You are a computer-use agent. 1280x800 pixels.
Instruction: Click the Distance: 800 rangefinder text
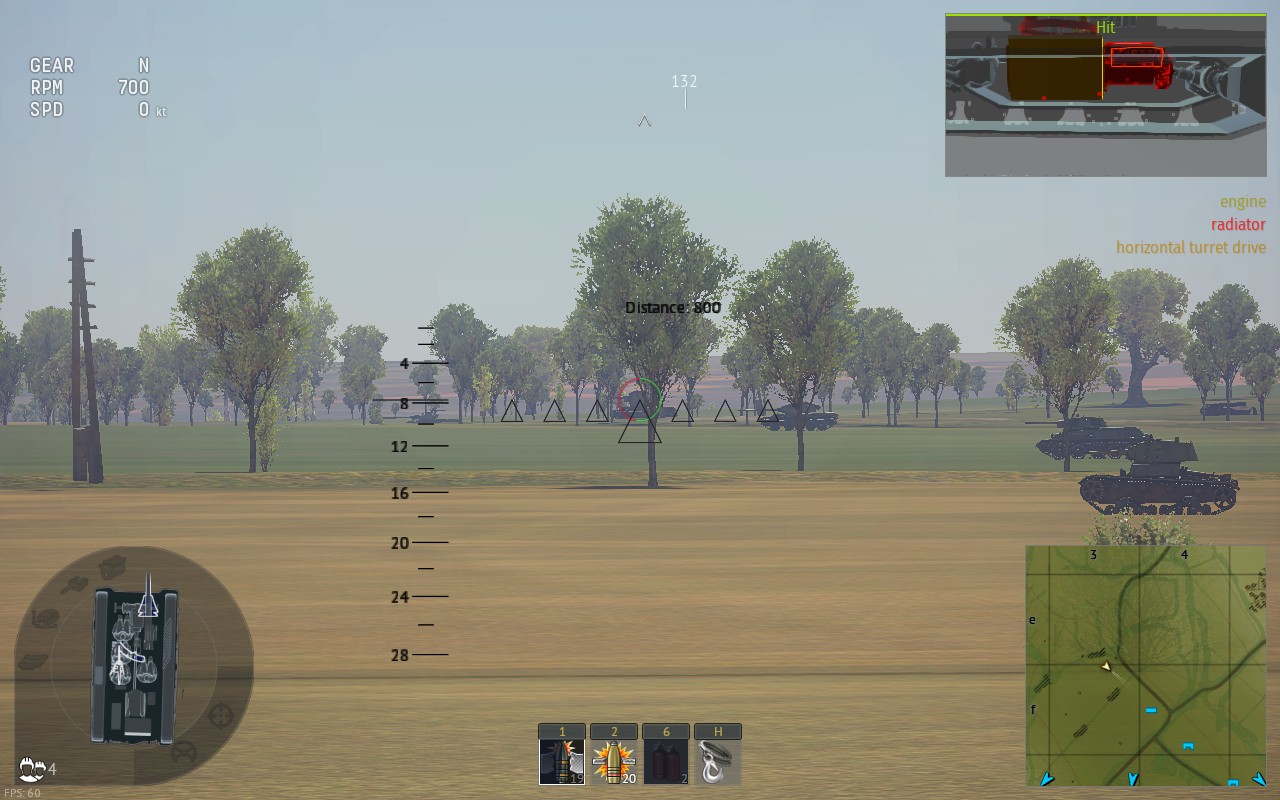click(672, 307)
